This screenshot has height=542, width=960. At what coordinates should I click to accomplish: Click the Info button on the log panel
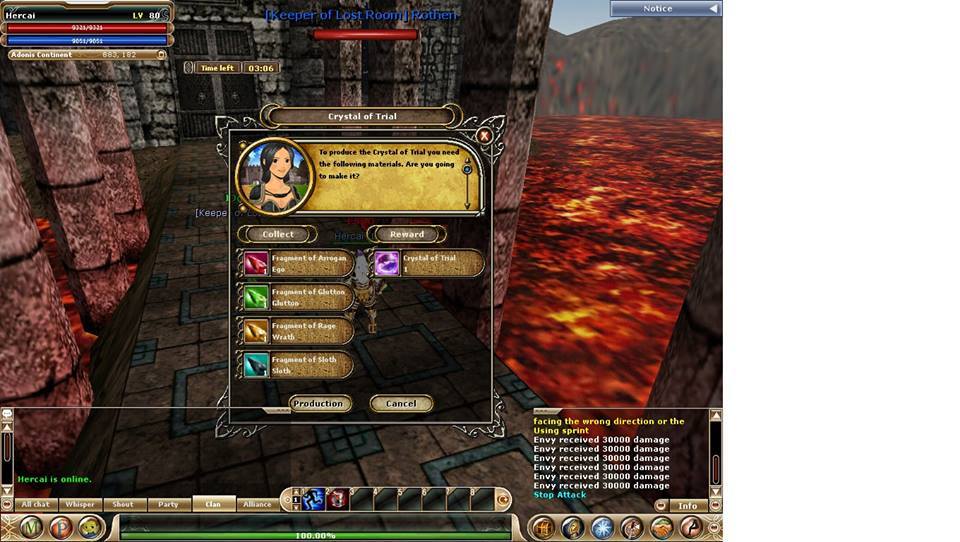[688, 506]
